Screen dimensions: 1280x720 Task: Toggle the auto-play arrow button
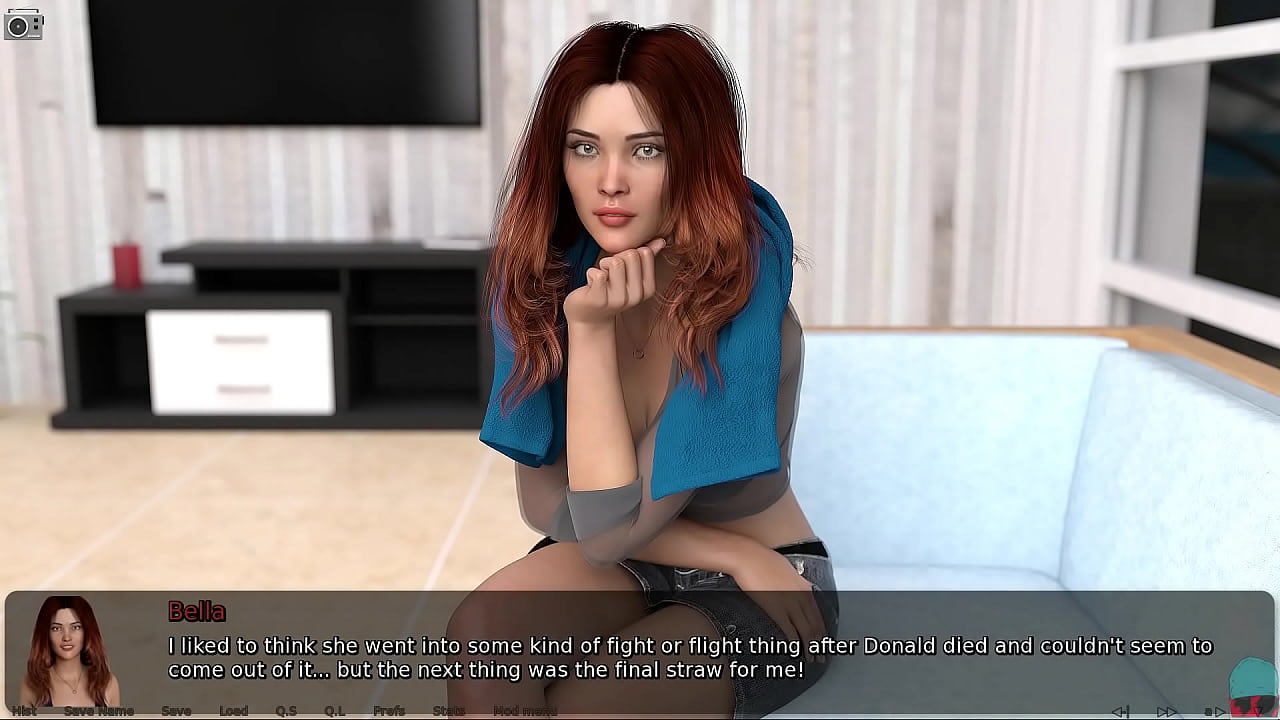point(1214,711)
